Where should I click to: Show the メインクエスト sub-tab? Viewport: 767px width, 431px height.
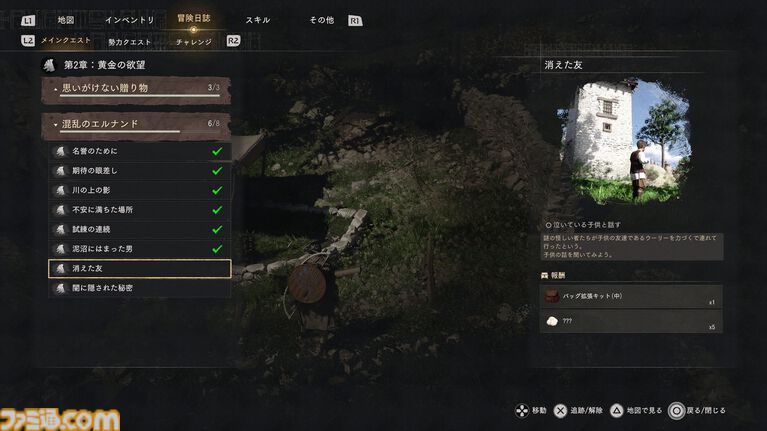pos(65,41)
